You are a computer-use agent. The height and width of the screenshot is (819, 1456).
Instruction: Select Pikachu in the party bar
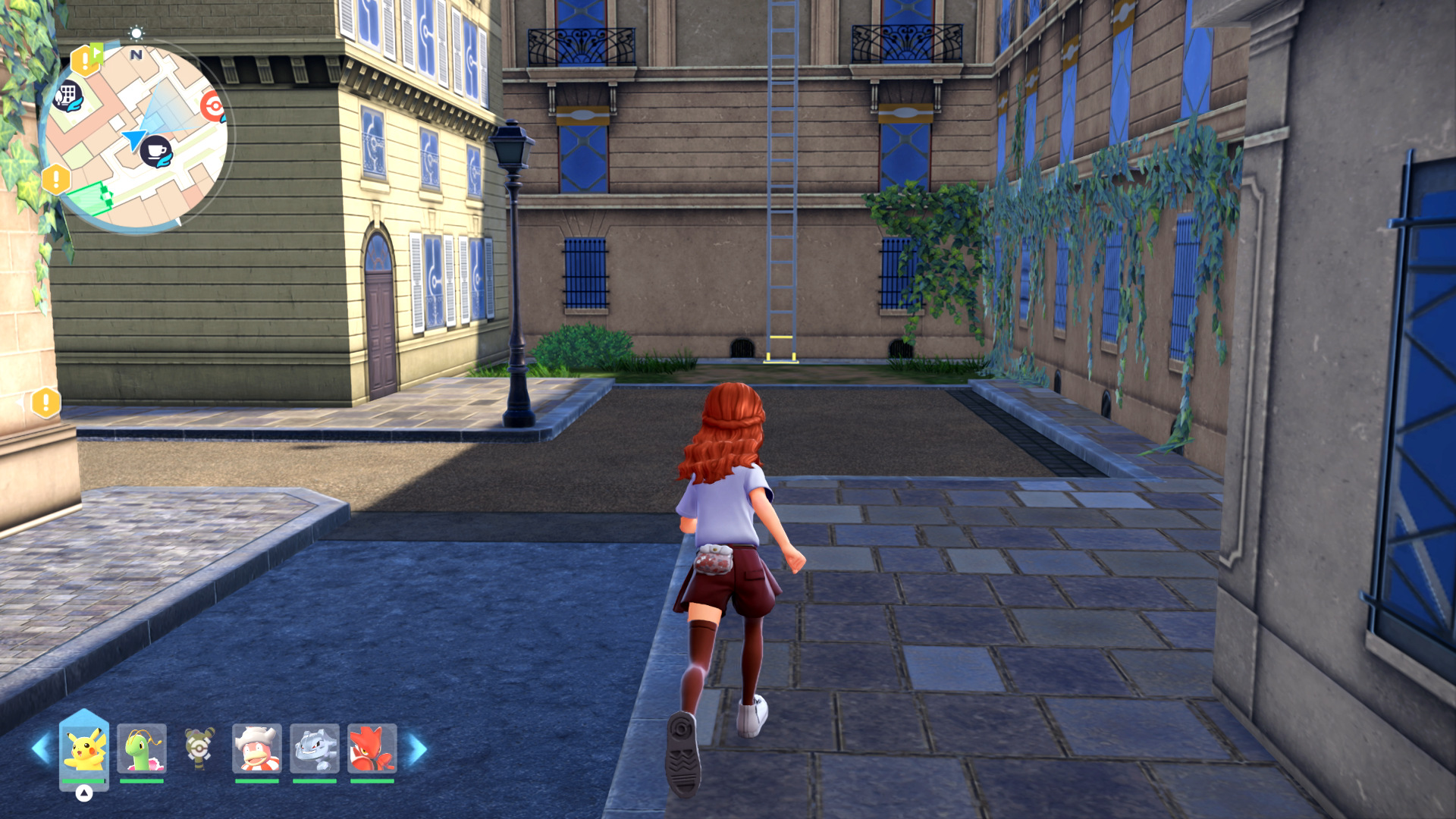84,748
